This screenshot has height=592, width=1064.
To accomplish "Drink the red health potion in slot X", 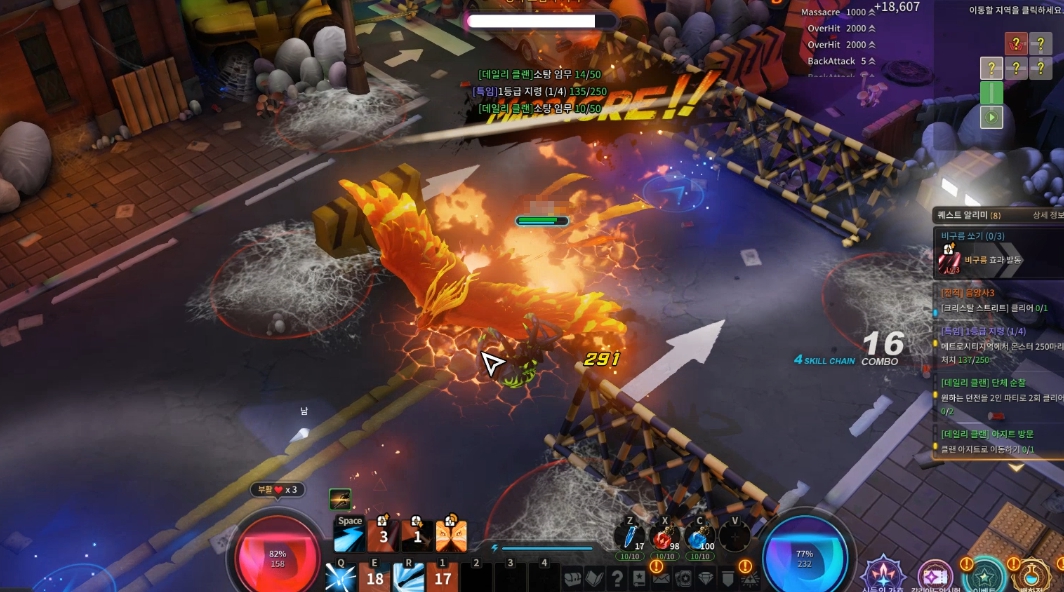I will [x=663, y=537].
